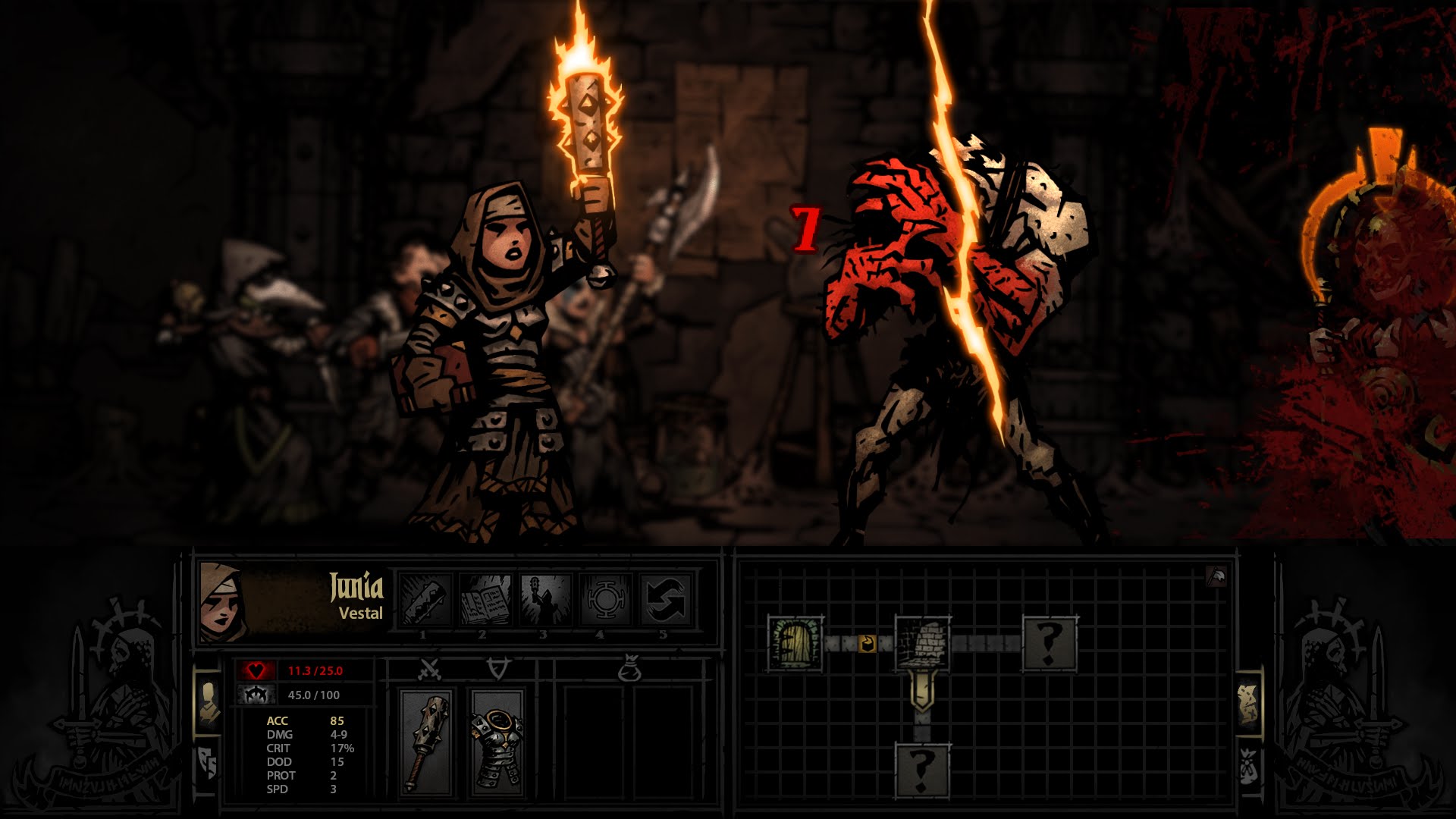1456x819 pixels.
Task: Select Junia's skill in slot 3
Action: [x=543, y=598]
